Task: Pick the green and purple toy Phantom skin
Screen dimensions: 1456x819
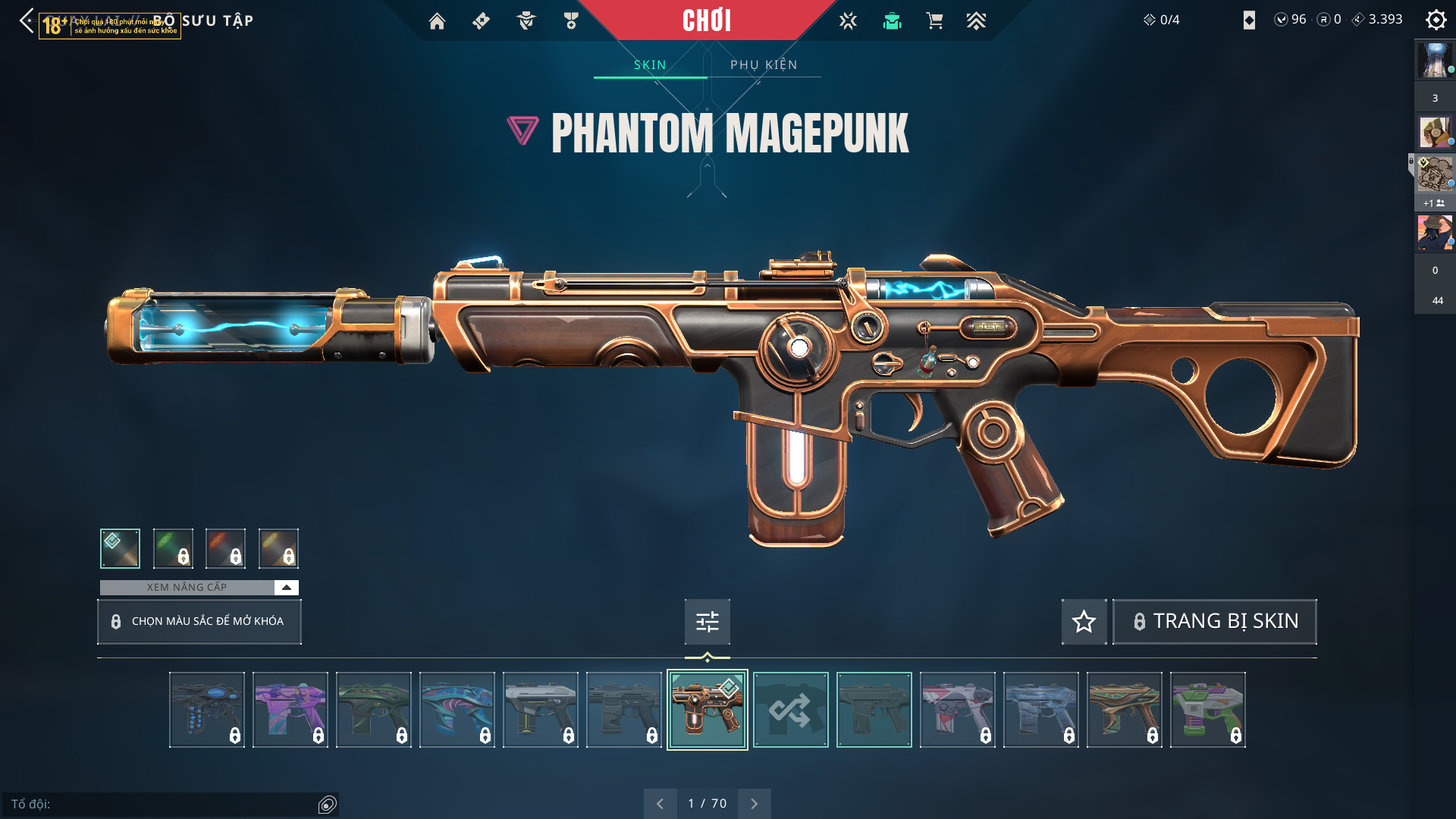Action: [x=1207, y=710]
